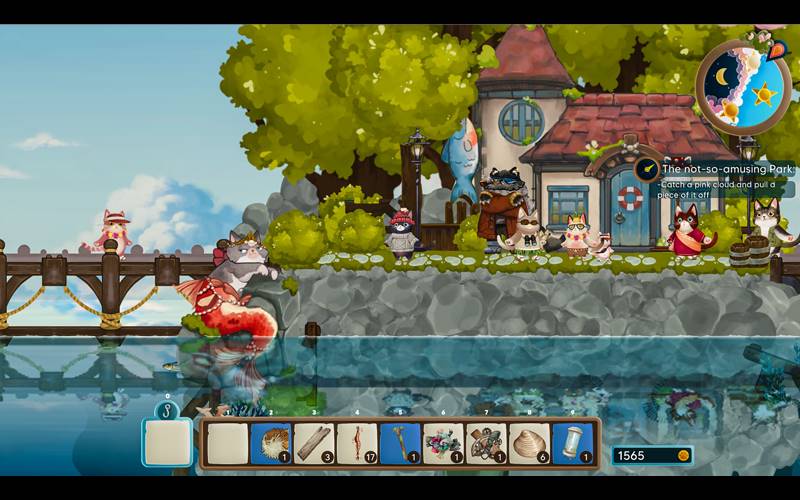Open the day-night cycle clock dial
800x500 pixels.
[743, 88]
